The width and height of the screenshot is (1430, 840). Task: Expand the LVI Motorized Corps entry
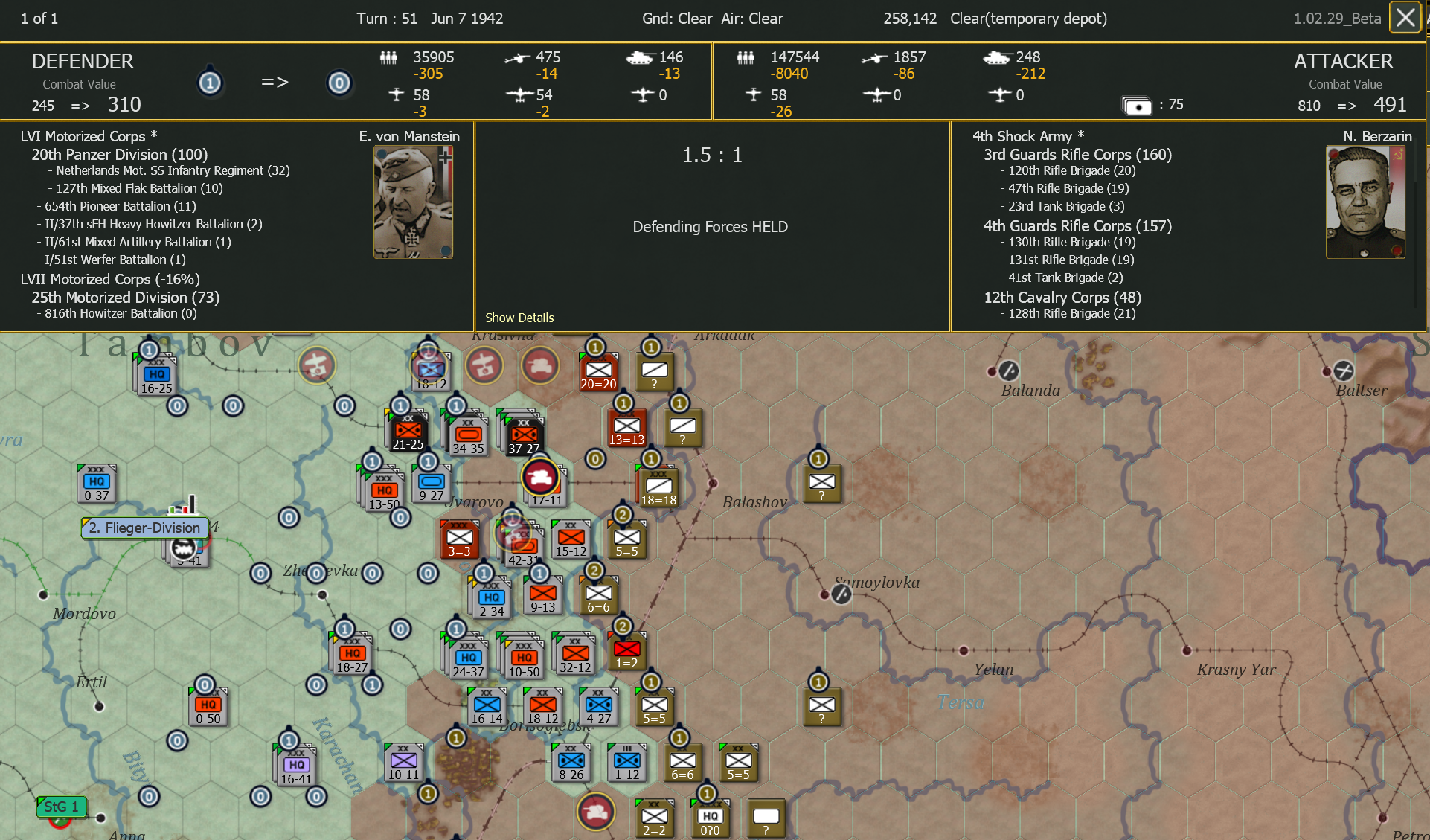click(89, 136)
